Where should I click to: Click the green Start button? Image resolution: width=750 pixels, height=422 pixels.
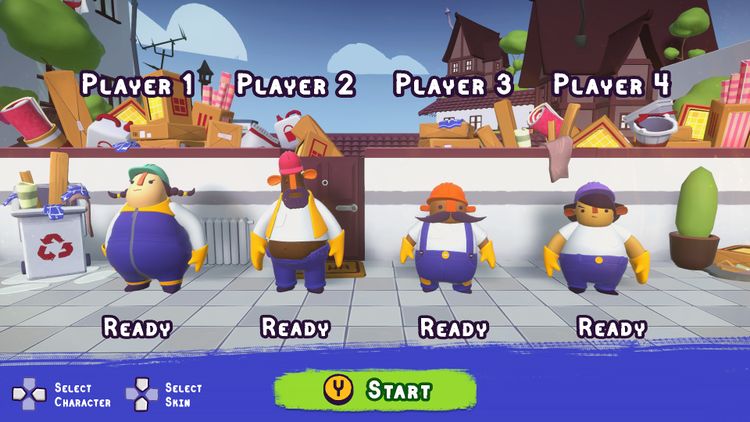(374, 389)
